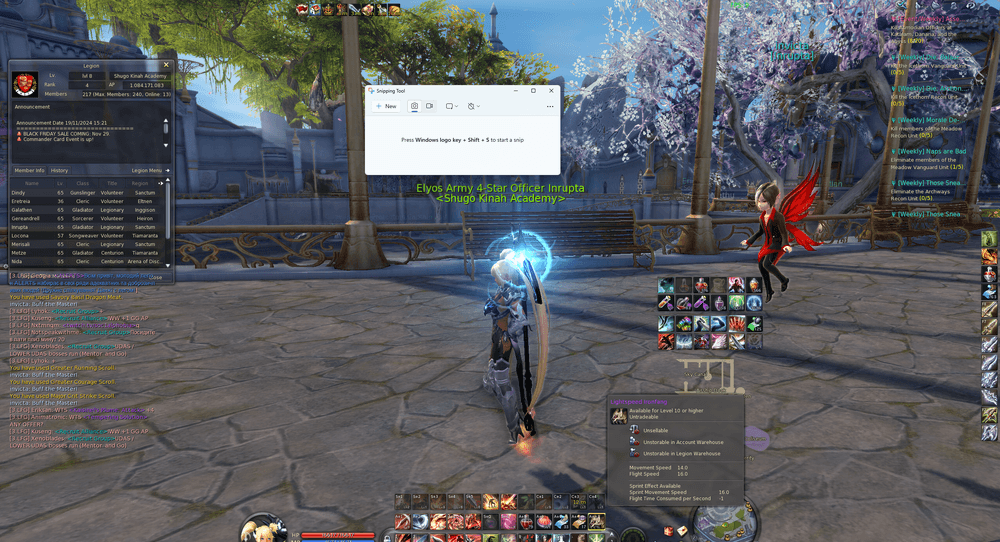The image size is (1000, 542).
Task: Click the legion emblem icon
Action: pyautogui.click(x=26, y=85)
